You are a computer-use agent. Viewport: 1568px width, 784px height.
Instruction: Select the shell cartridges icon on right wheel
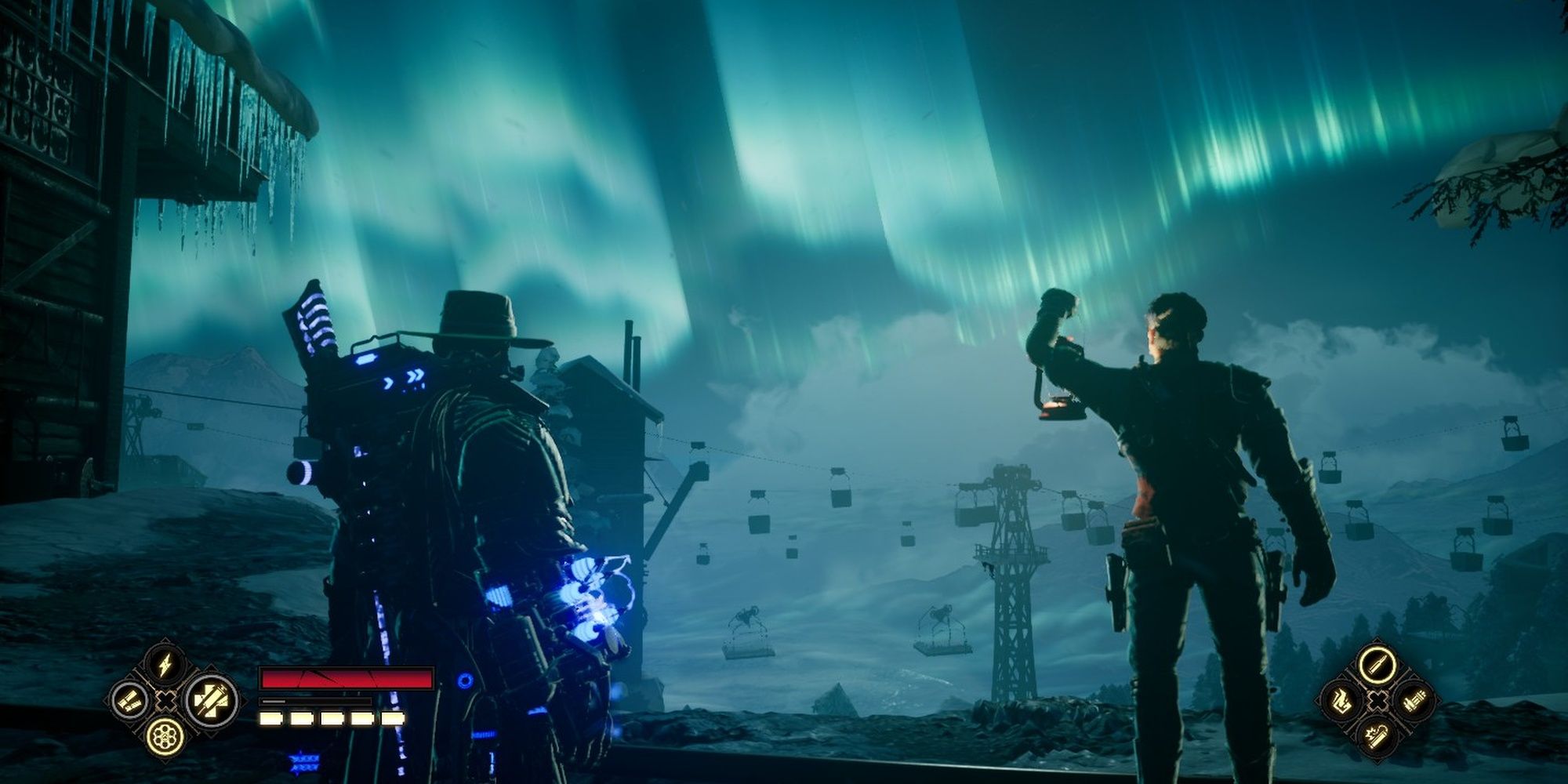(1415, 701)
